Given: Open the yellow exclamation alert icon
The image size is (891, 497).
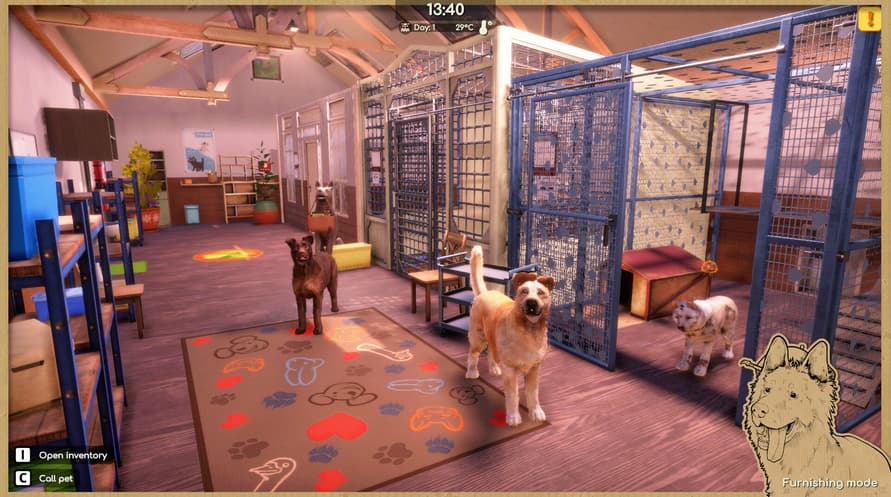Looking at the screenshot, I should (868, 19).
